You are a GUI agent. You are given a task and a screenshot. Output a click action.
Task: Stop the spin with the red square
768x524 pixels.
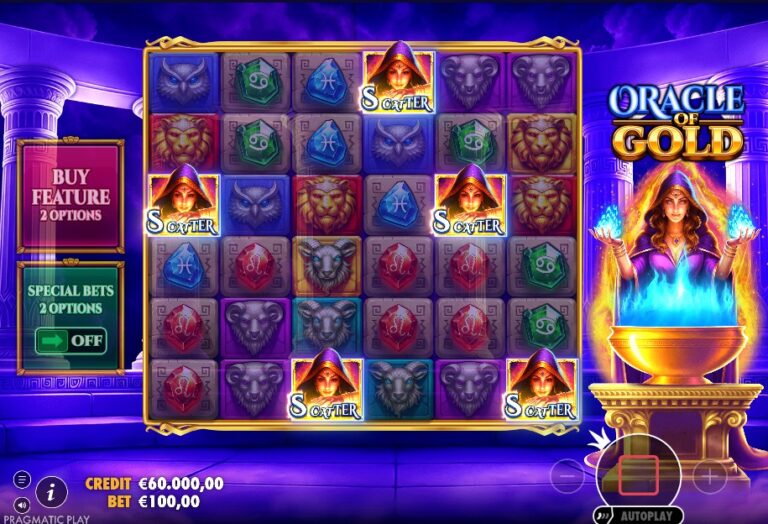pyautogui.click(x=638, y=474)
